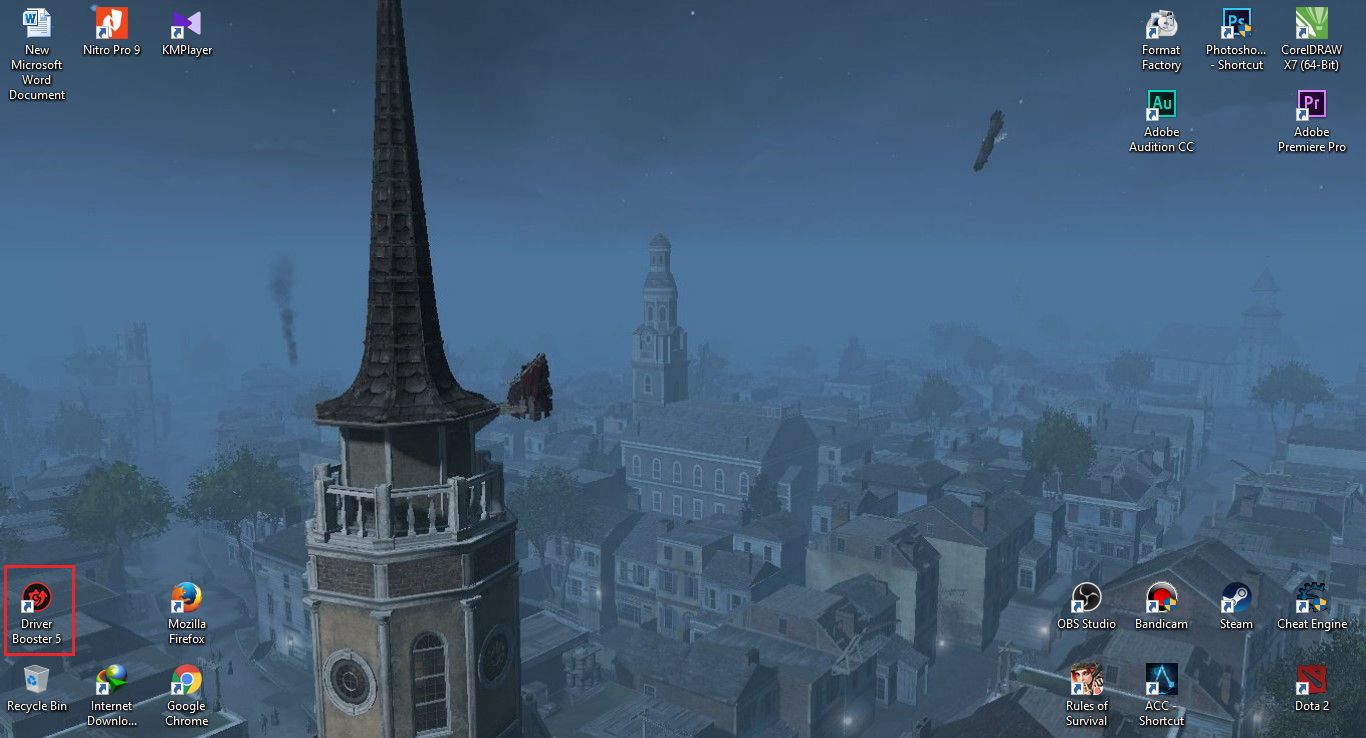Image resolution: width=1366 pixels, height=738 pixels.
Task: Open Rules of Survival
Action: (1086, 678)
